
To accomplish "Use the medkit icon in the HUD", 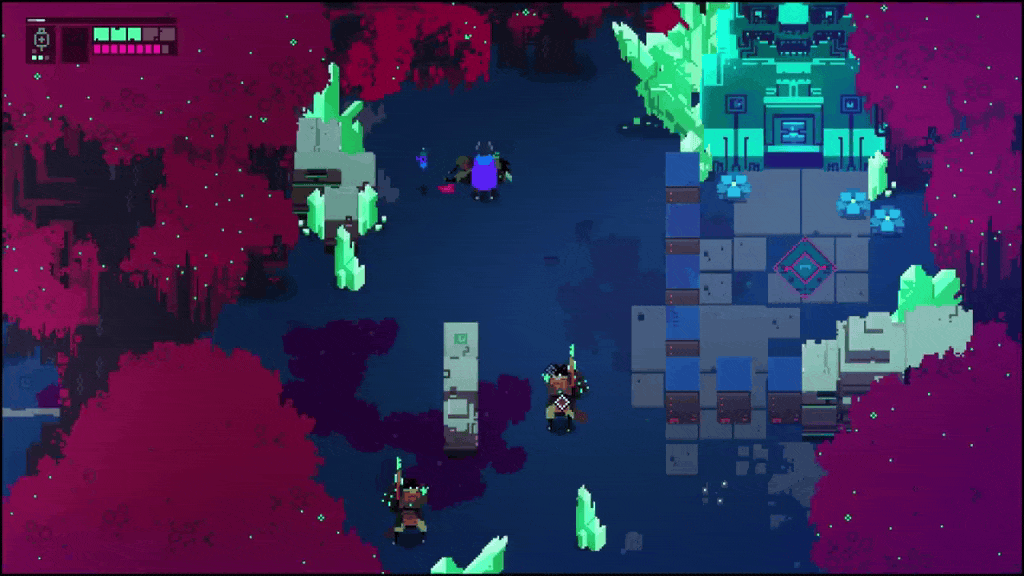I will pos(41,41).
